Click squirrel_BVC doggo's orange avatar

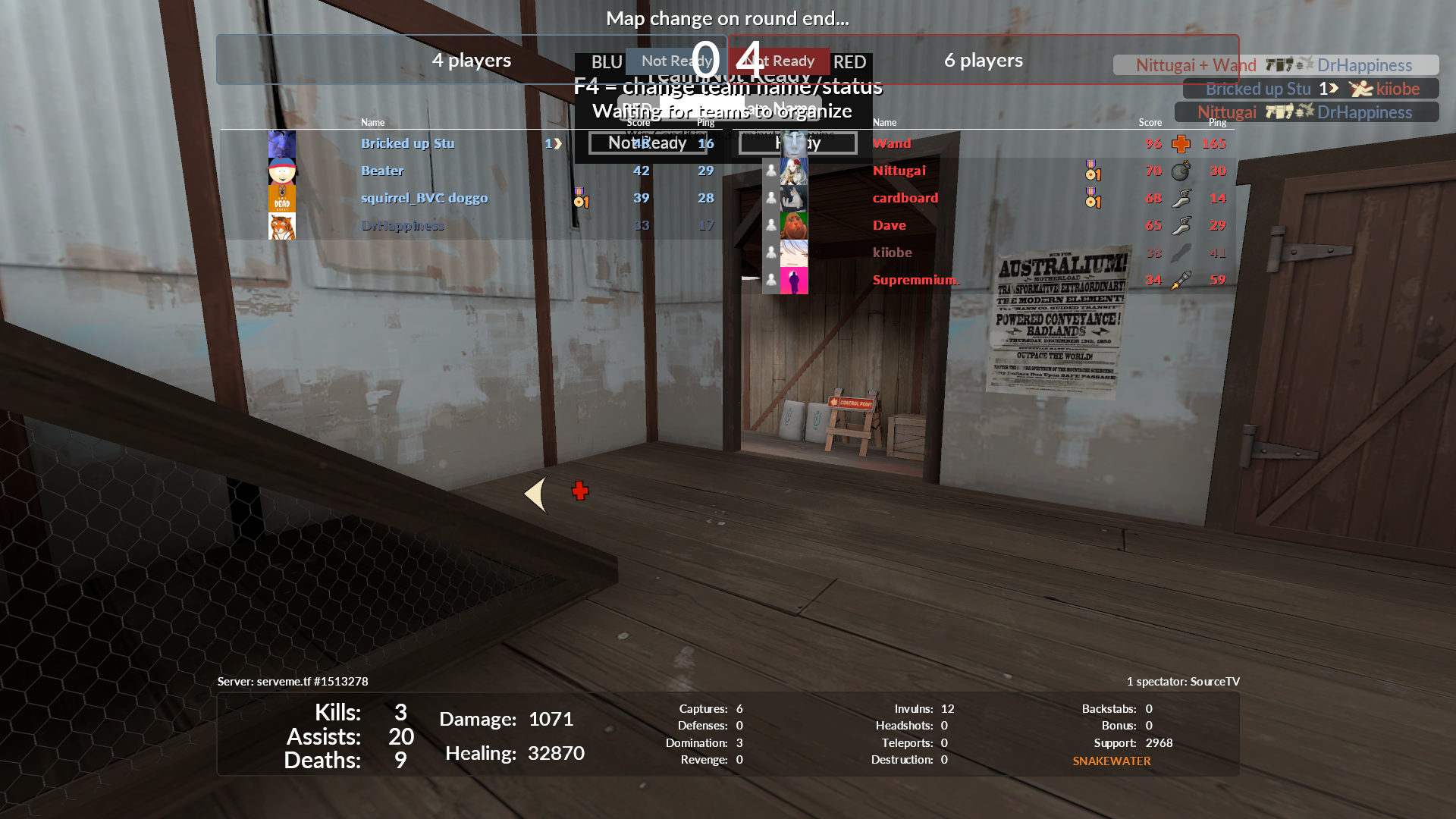282,199
